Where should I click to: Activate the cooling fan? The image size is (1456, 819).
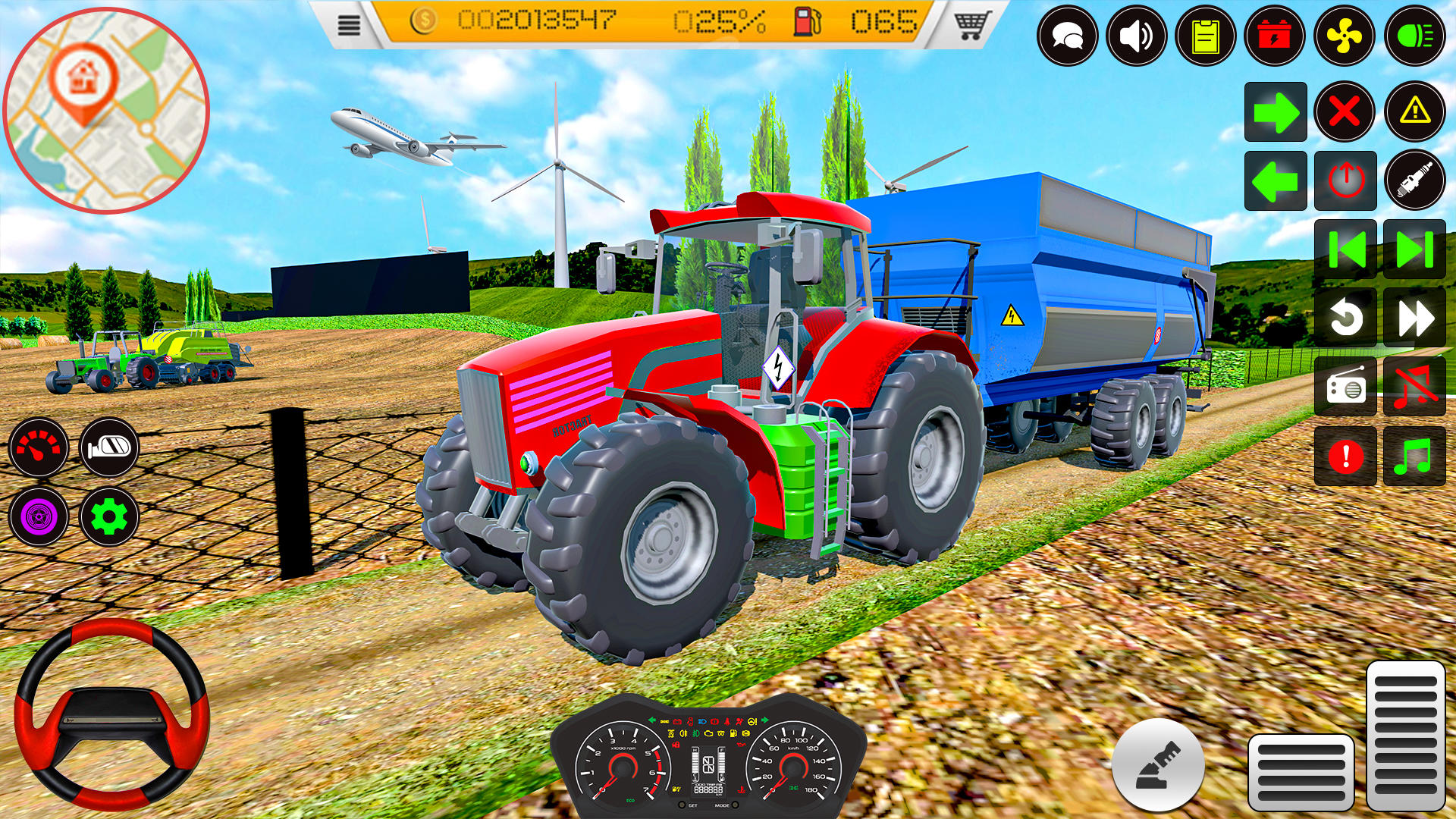click(1346, 36)
